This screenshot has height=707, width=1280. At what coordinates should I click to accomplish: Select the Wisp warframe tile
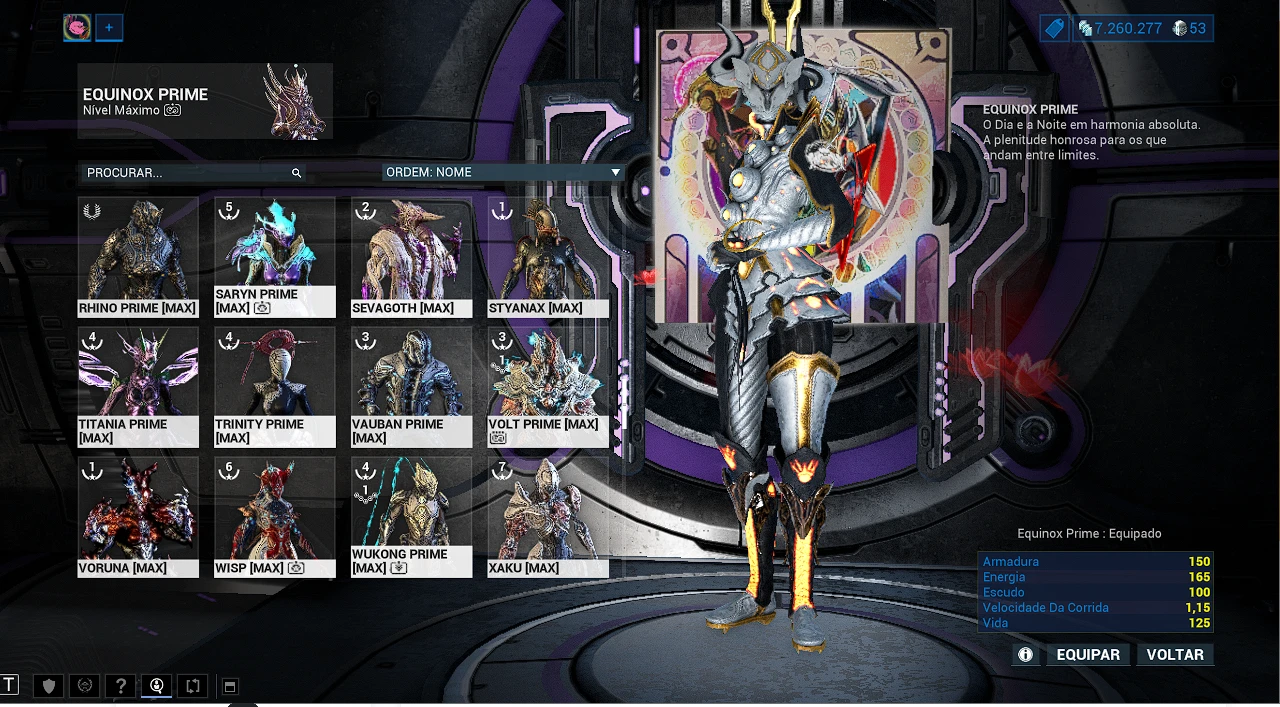[x=274, y=516]
